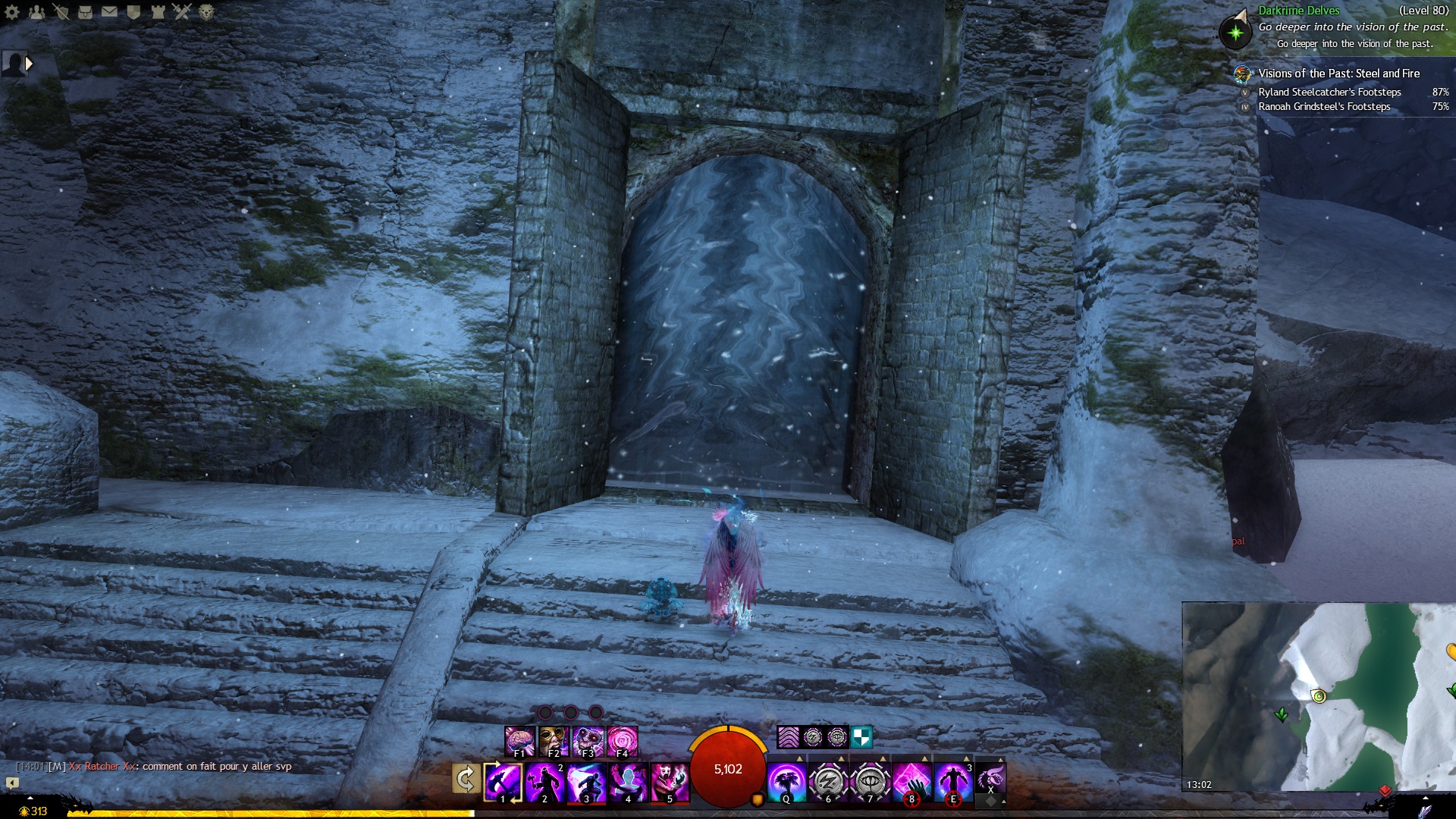Screen dimensions: 1456x819
Task: Open the Hero panel sword-and-shield icon
Action: [61, 11]
